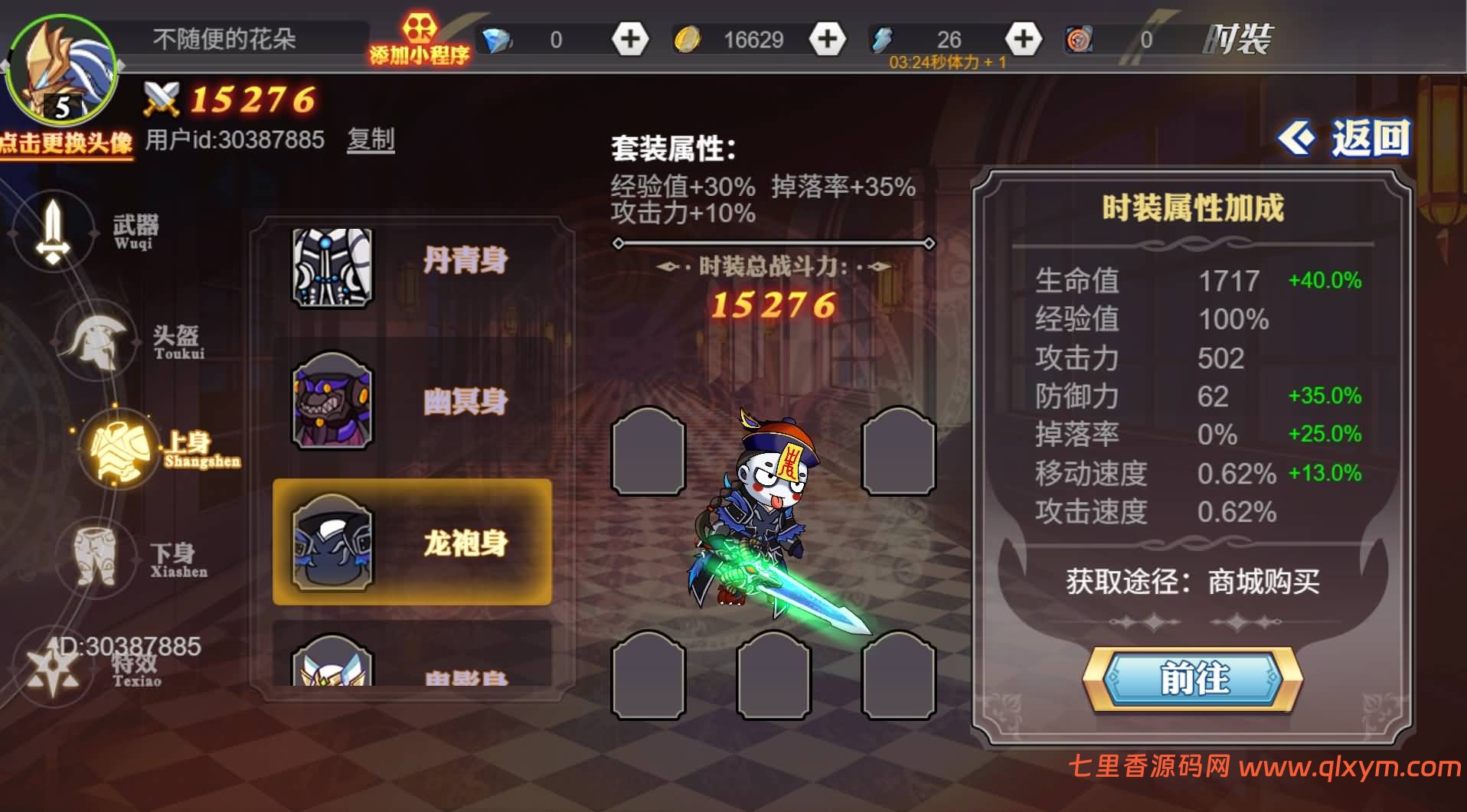Select the 武器 weapon category icon
1467x812 pixels.
54,230
